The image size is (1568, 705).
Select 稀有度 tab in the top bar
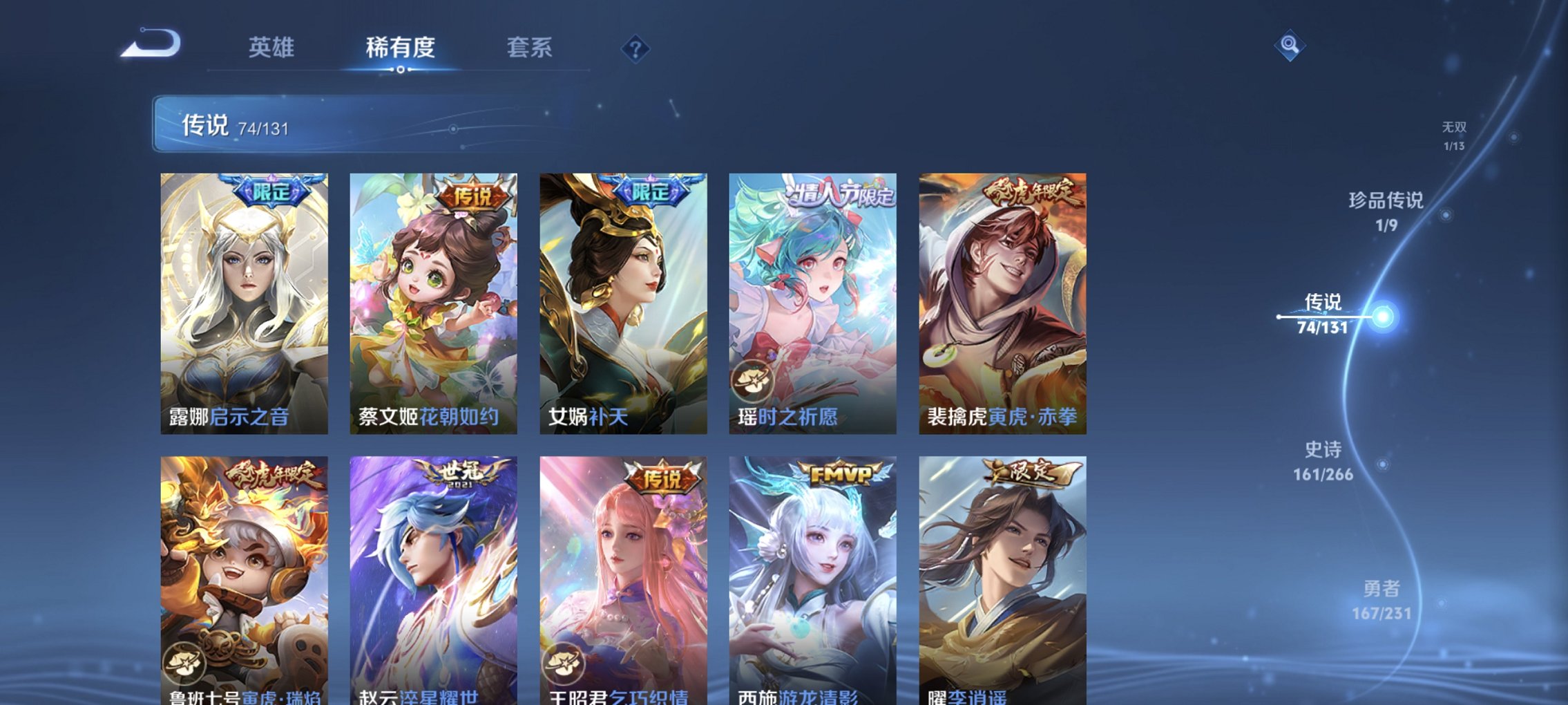pyautogui.click(x=399, y=48)
